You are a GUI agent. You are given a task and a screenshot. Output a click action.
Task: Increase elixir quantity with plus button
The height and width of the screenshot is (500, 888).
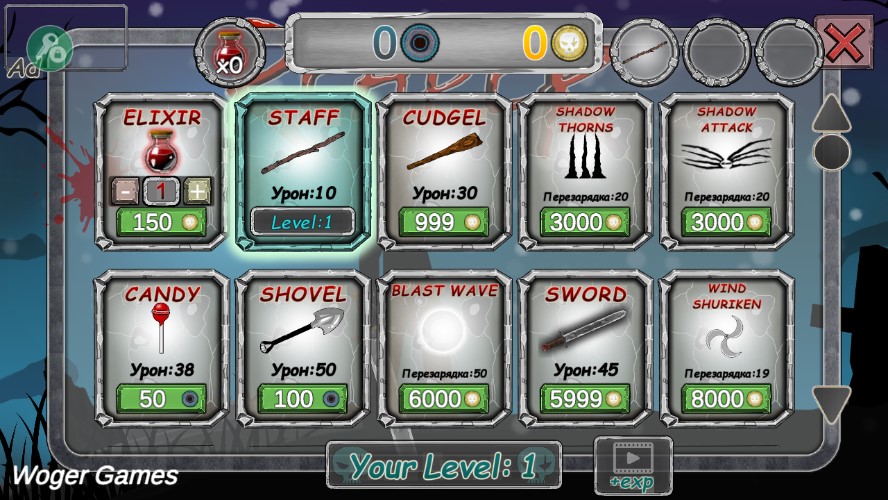coord(198,191)
